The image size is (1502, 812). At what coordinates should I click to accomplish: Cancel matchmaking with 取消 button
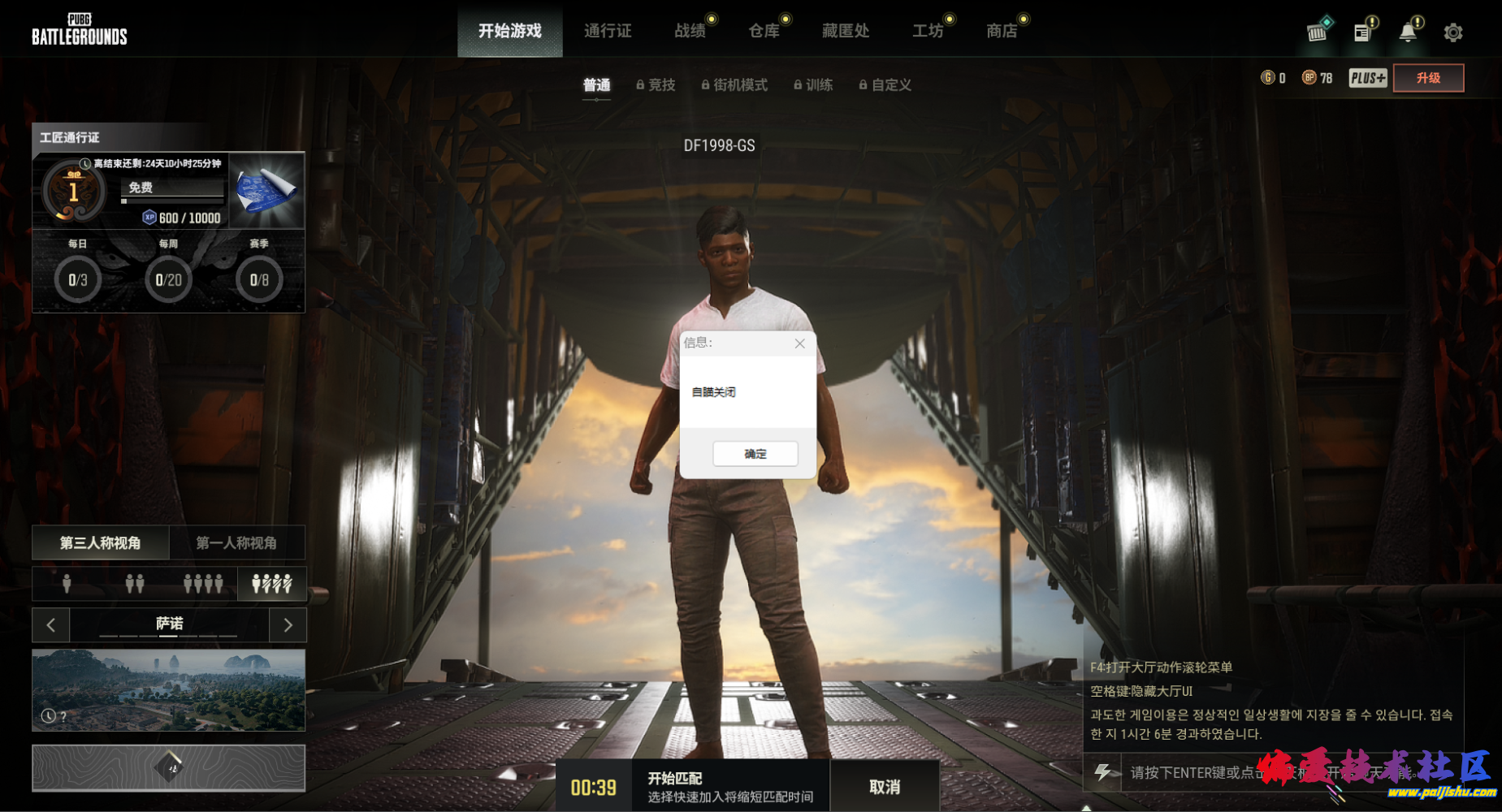point(885,785)
